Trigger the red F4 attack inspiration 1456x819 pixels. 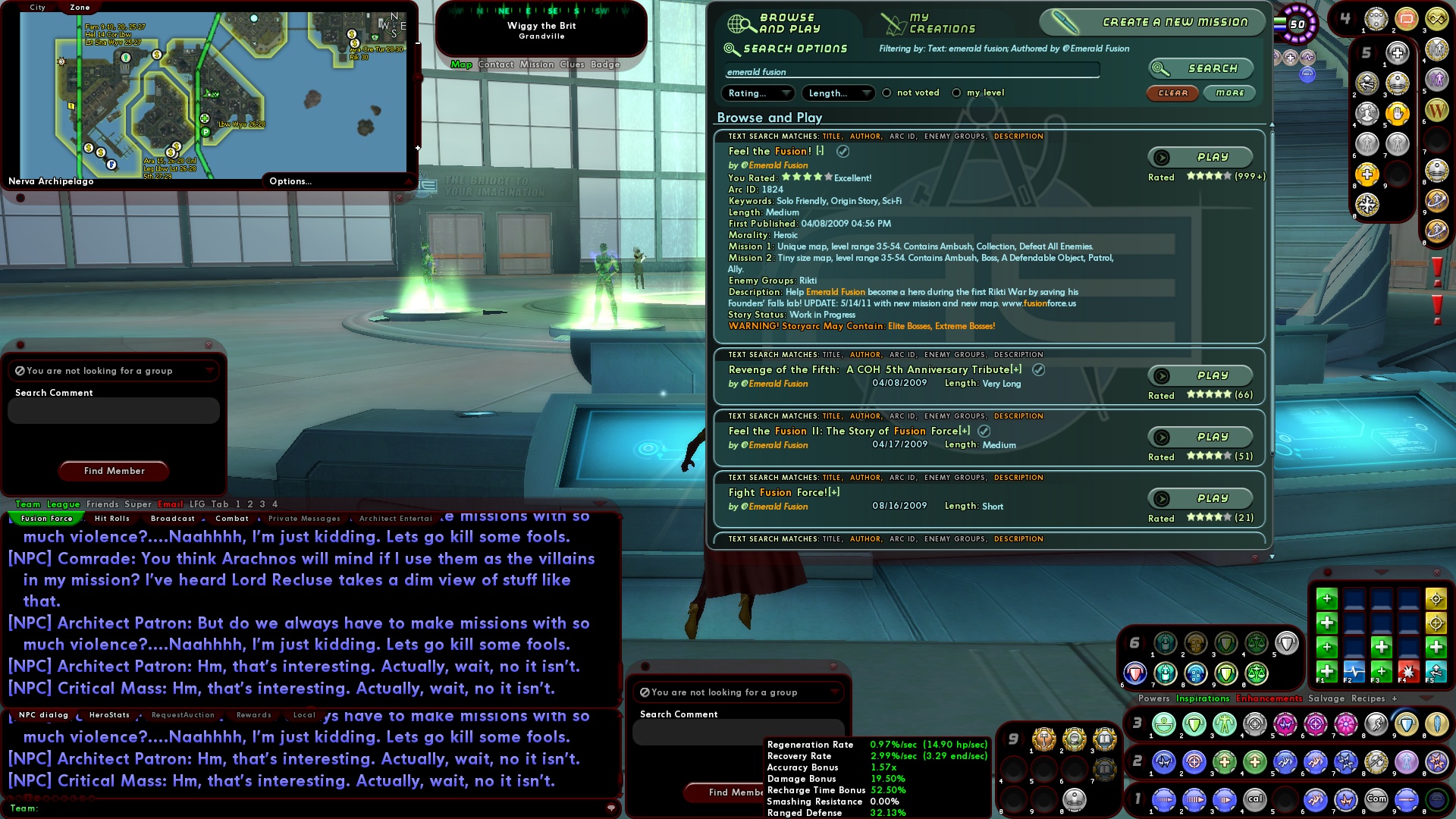[x=1408, y=673]
